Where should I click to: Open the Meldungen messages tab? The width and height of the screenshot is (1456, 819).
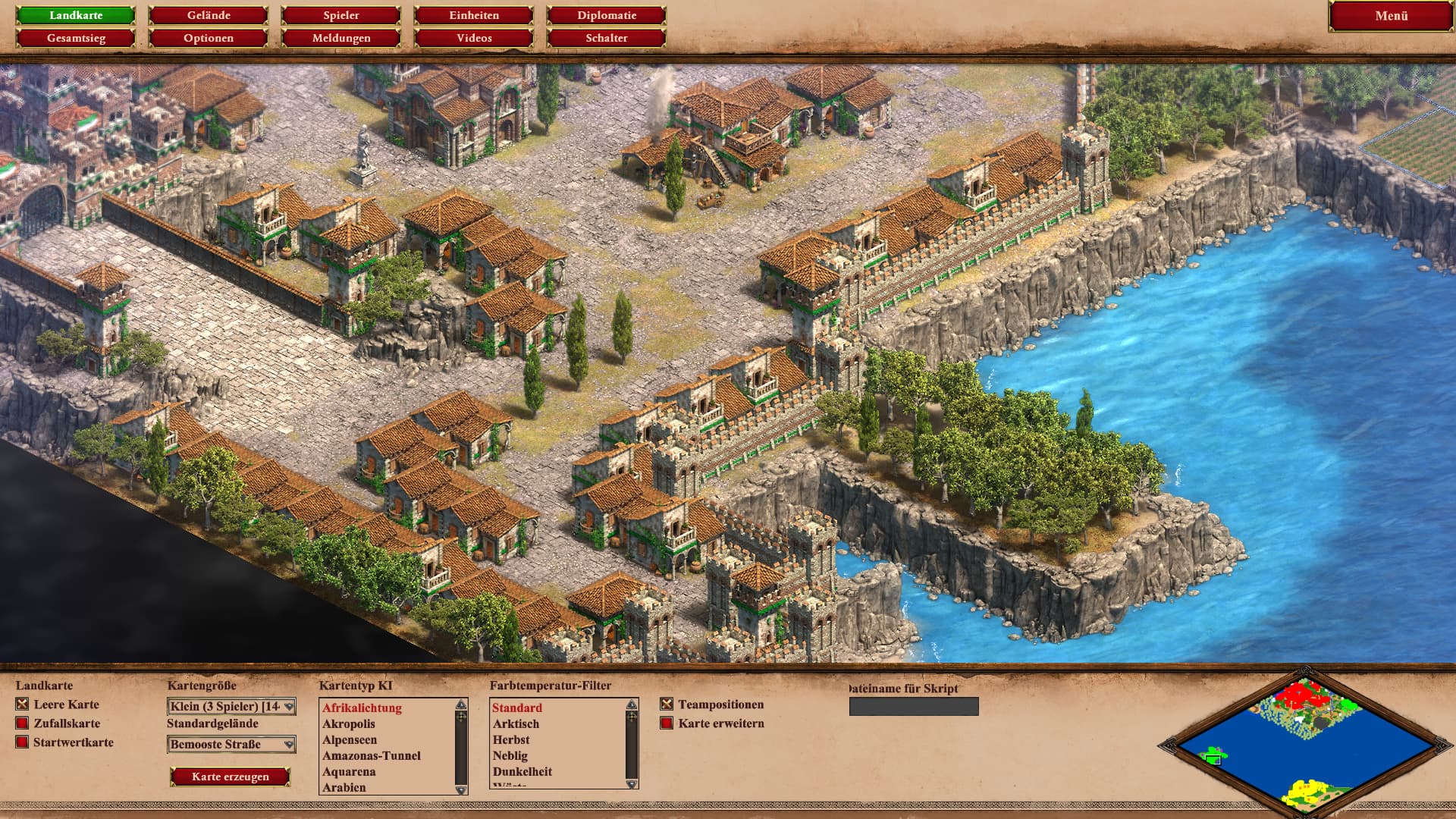[341, 38]
